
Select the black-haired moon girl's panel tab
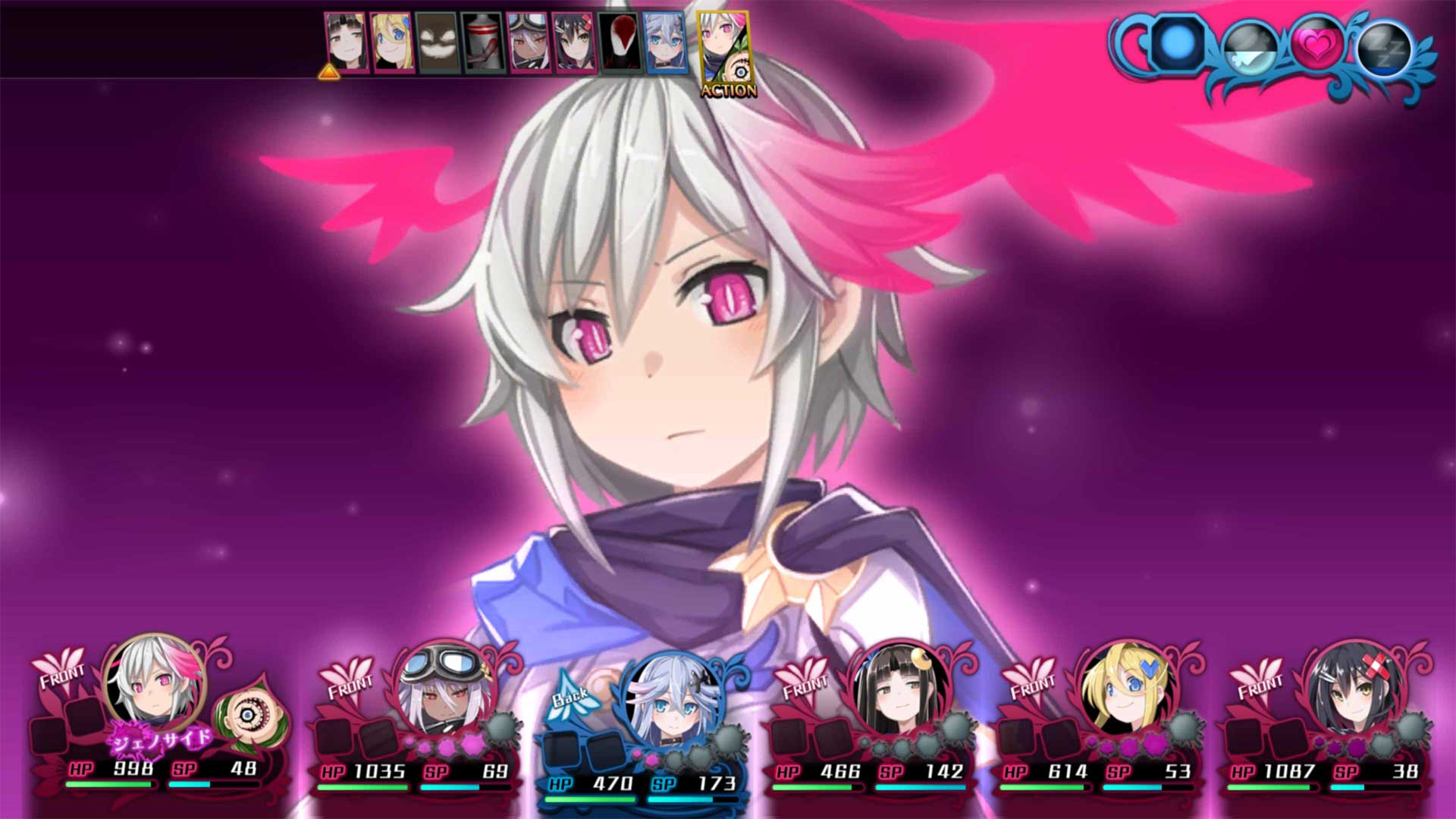(345, 42)
